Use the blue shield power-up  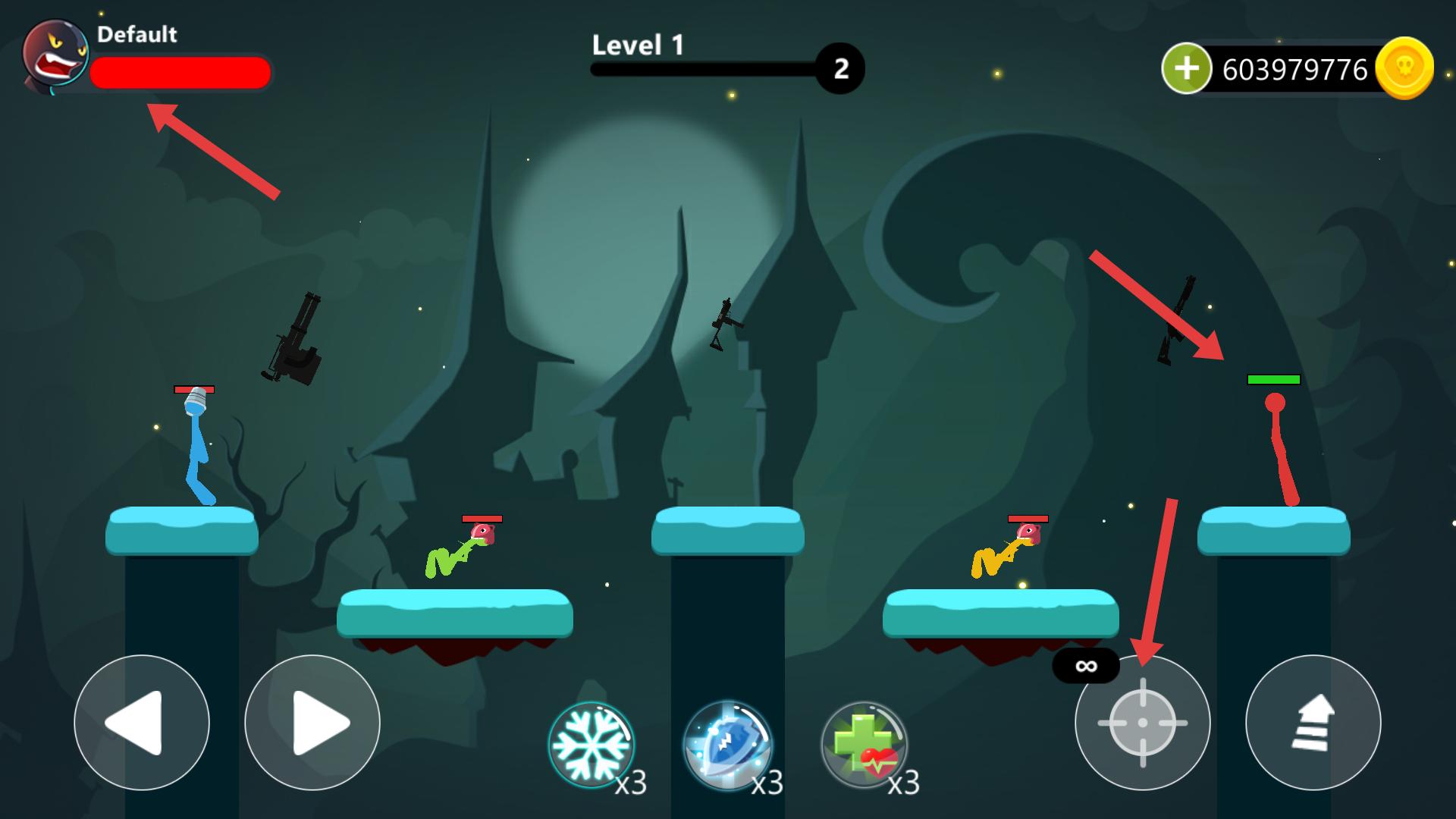click(727, 744)
